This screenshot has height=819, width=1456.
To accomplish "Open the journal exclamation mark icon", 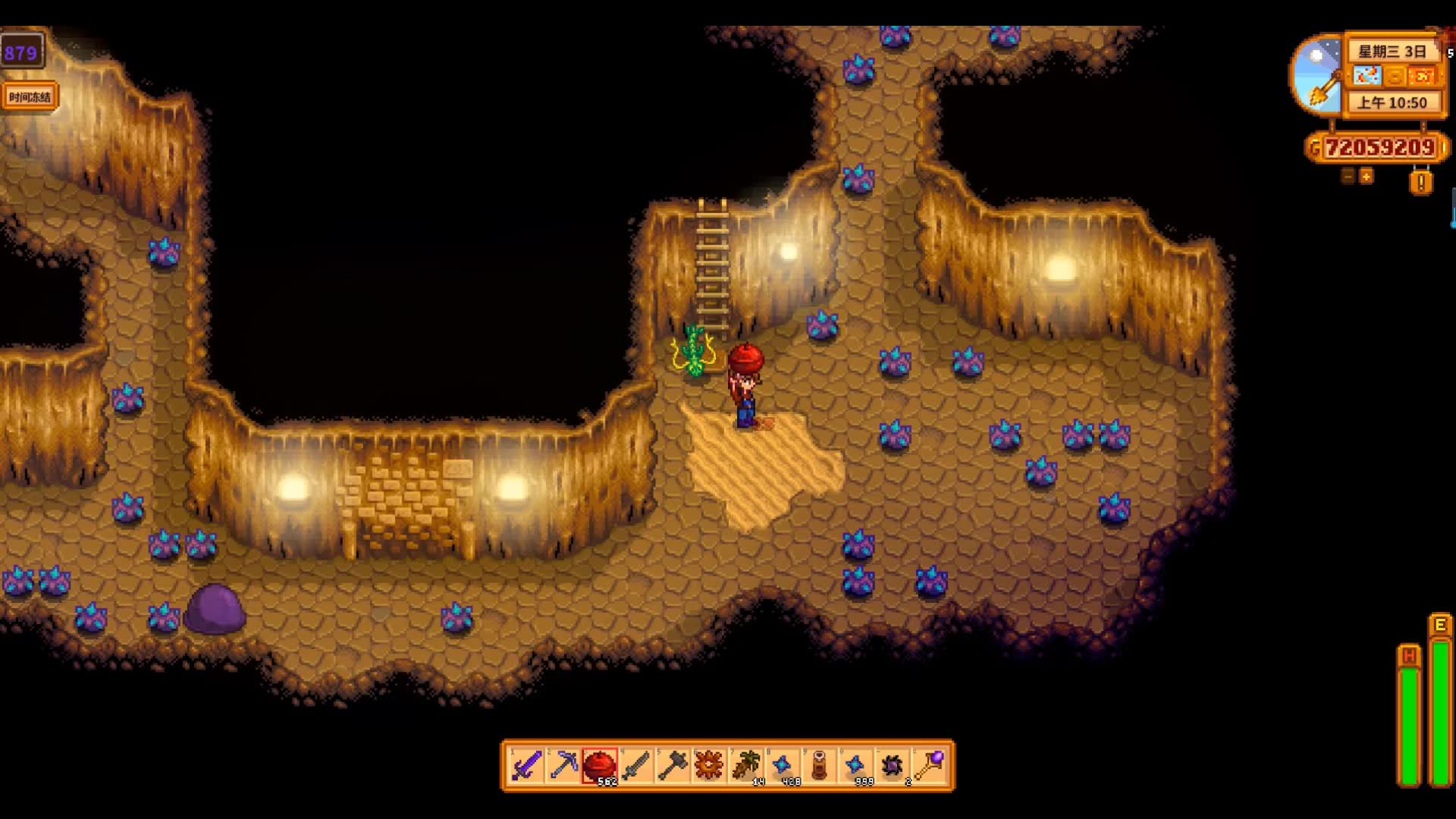I will point(1421,182).
